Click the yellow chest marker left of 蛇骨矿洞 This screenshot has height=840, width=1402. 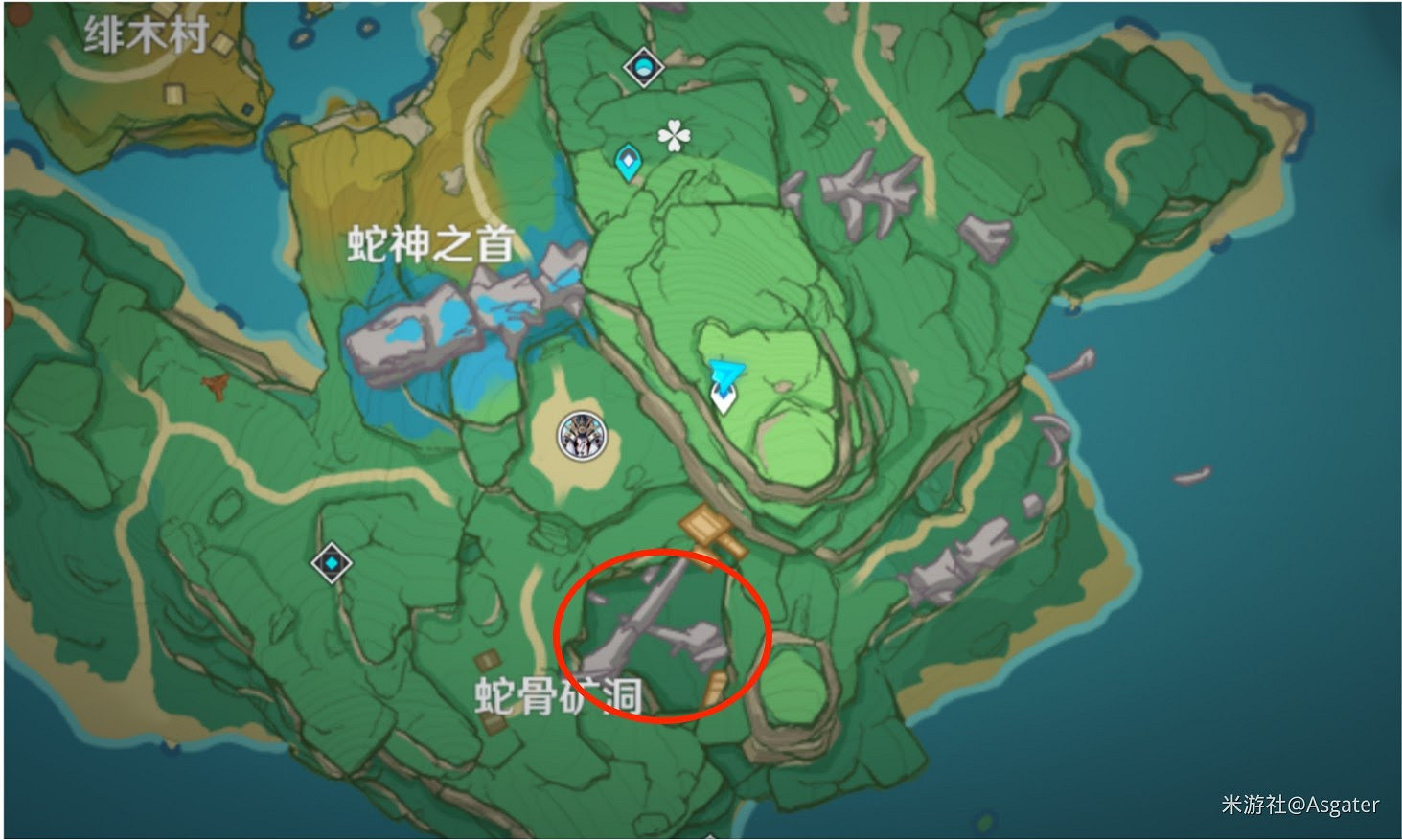[486, 662]
